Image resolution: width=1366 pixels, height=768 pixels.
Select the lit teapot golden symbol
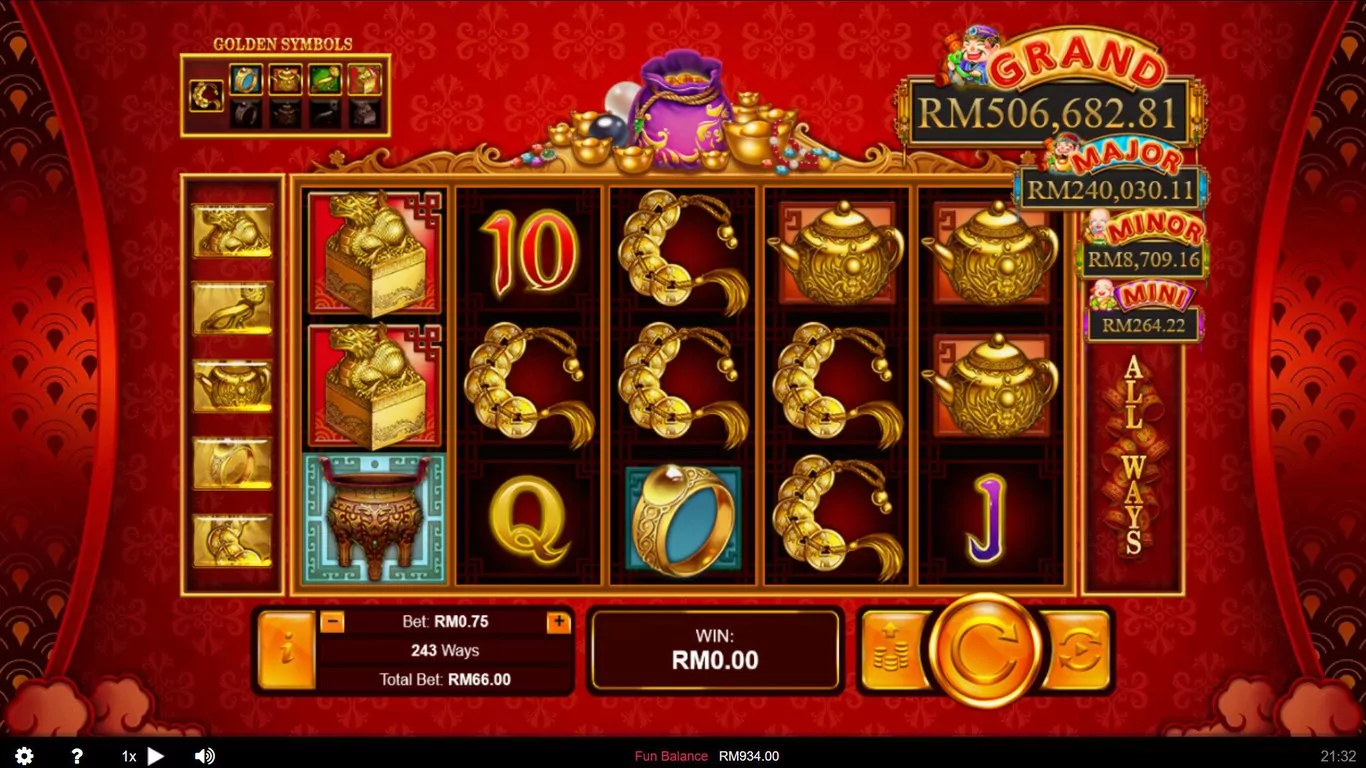[285, 79]
